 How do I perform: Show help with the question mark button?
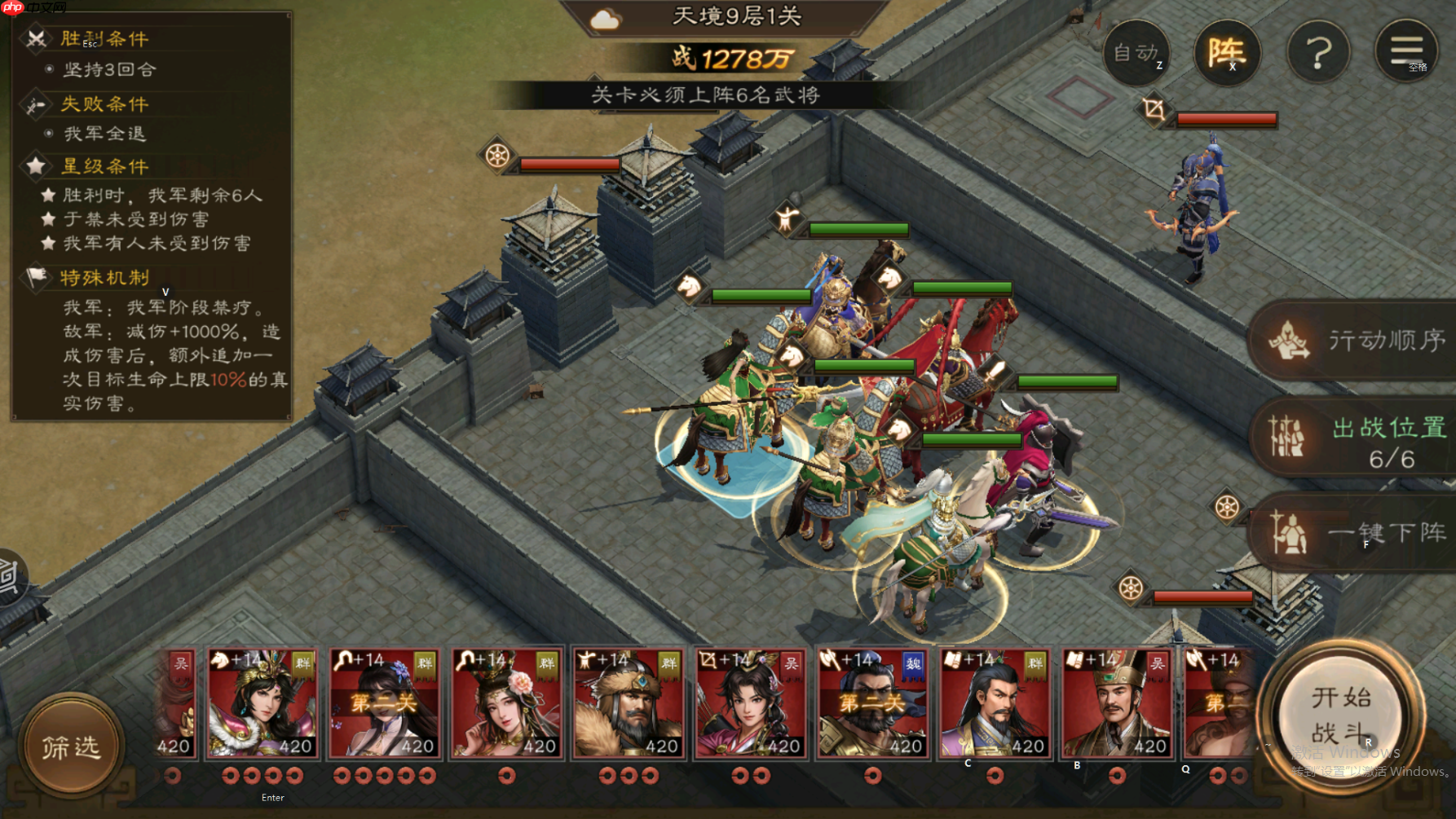tap(1317, 53)
